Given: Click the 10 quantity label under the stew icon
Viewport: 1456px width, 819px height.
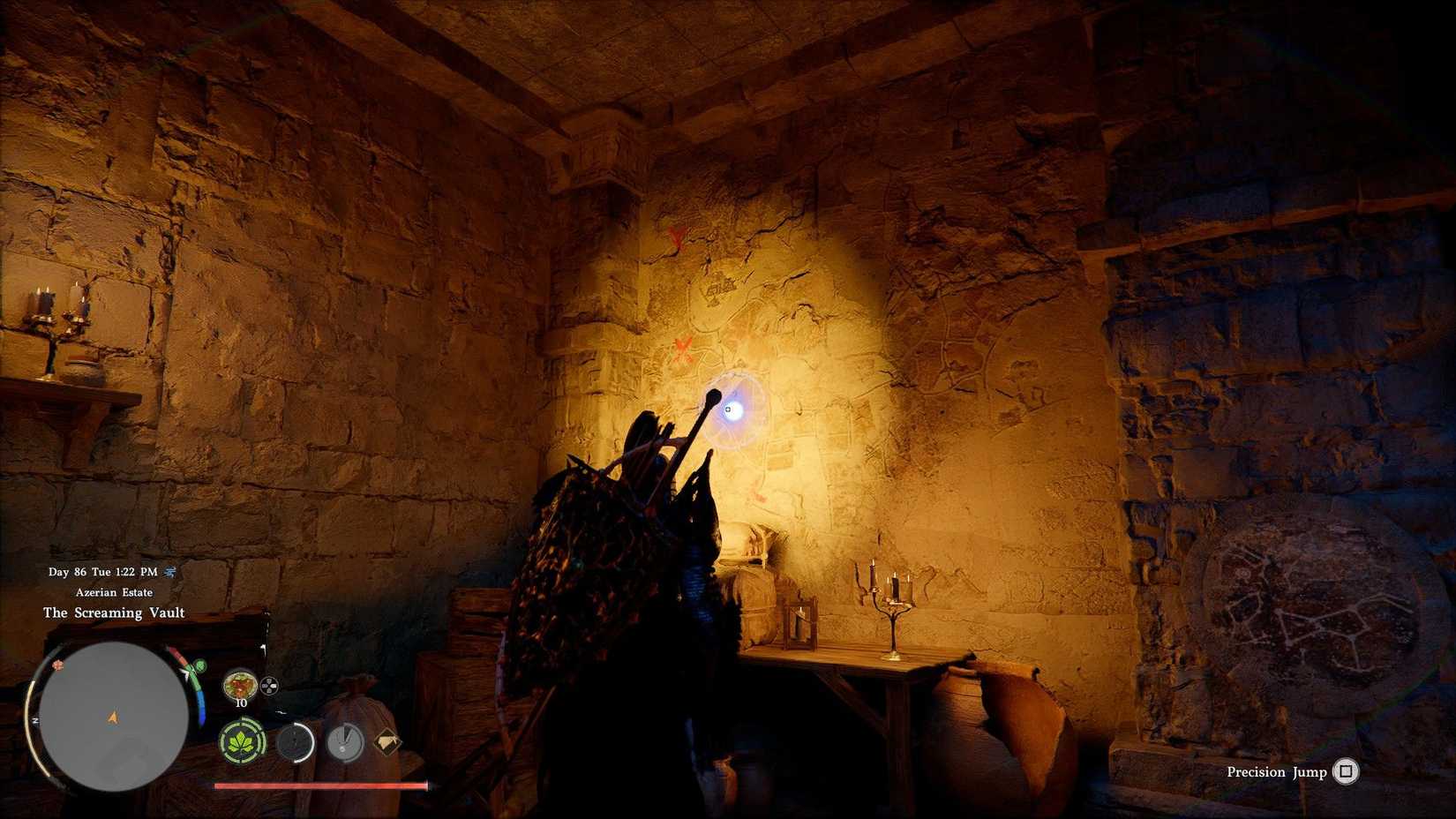Looking at the screenshot, I should pyautogui.click(x=240, y=703).
